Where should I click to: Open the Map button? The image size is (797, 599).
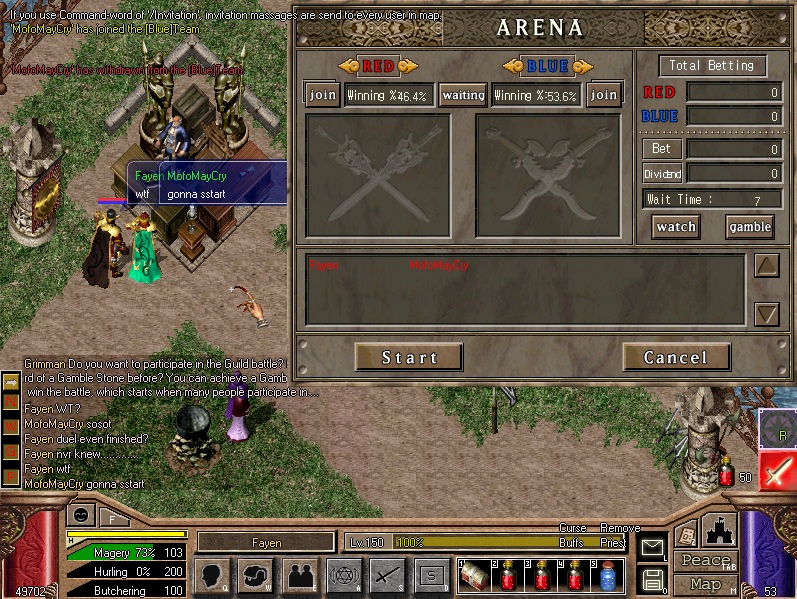tap(707, 584)
